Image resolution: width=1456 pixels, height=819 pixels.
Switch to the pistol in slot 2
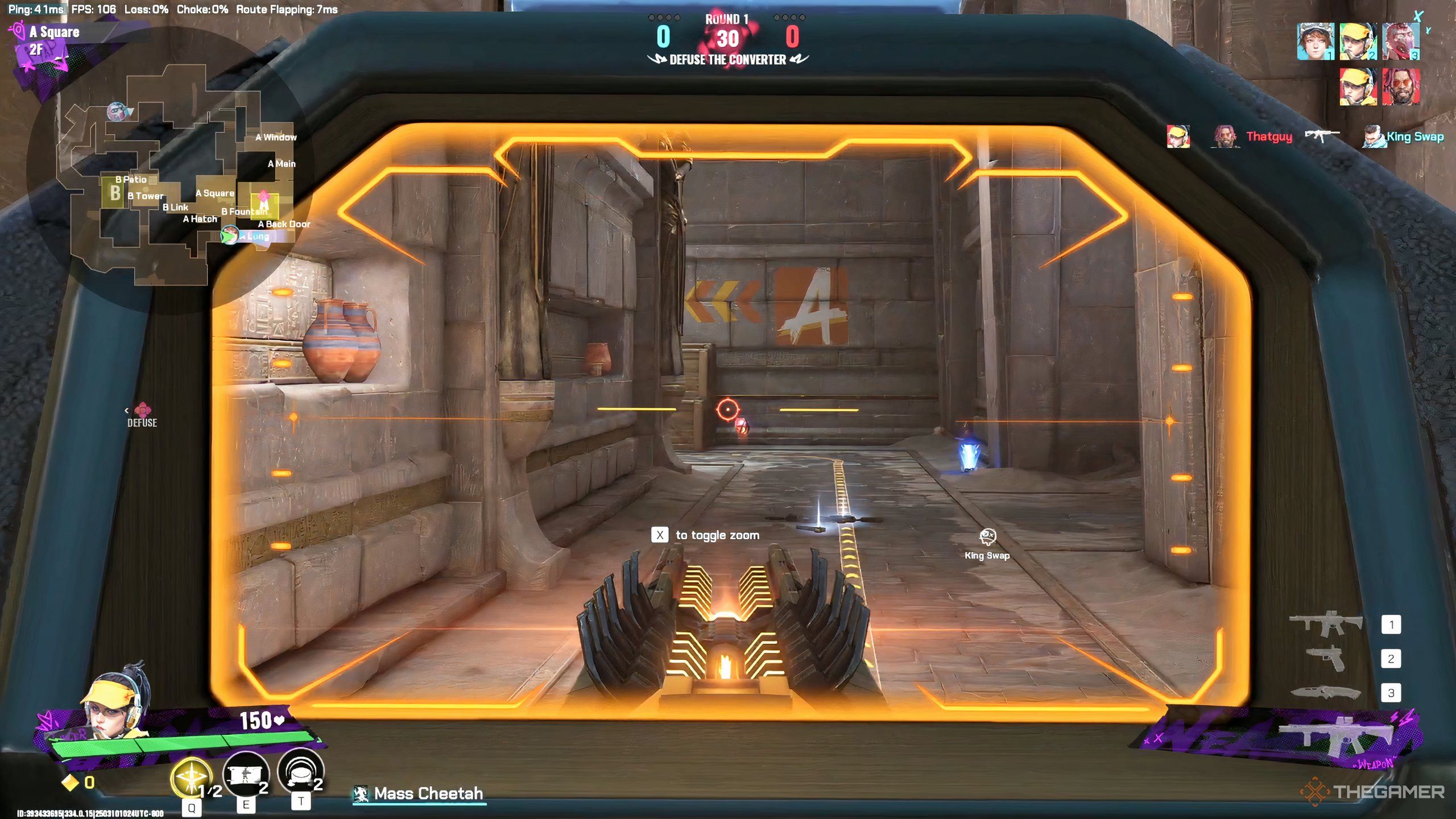1326,659
